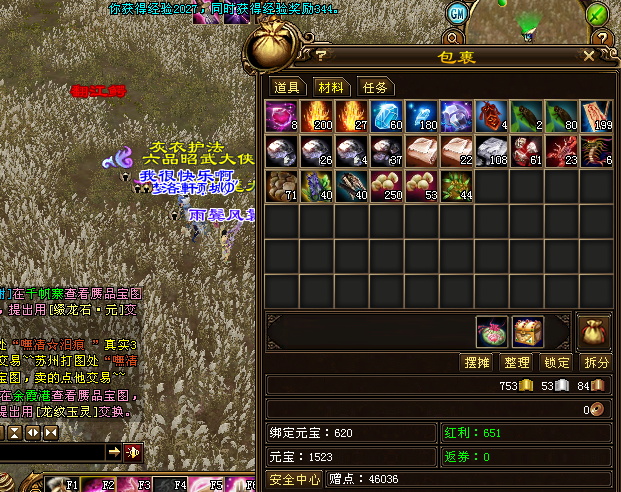Open the 安全中心 security center
The width and height of the screenshot is (621, 492).
click(x=295, y=480)
